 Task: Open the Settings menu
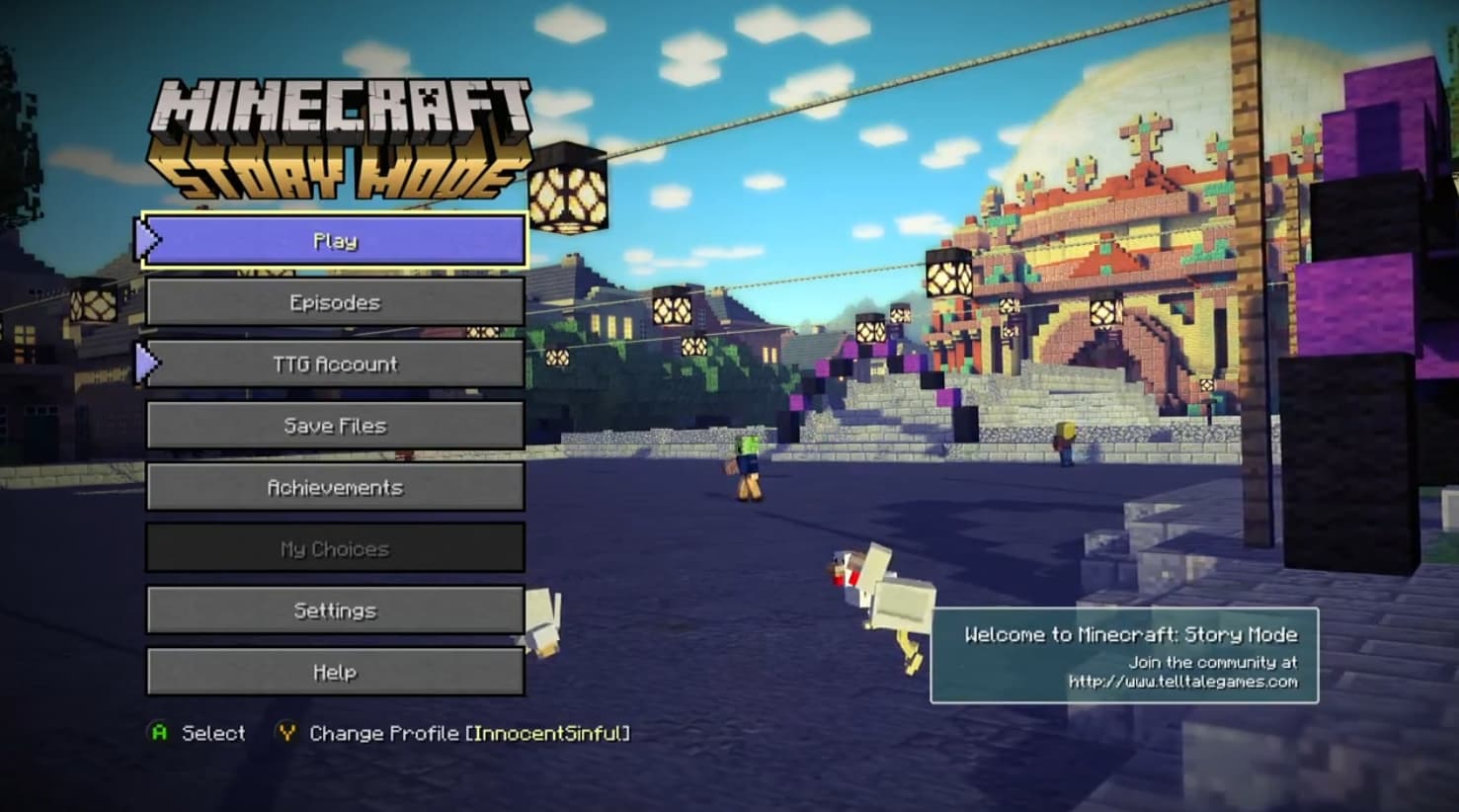point(335,609)
